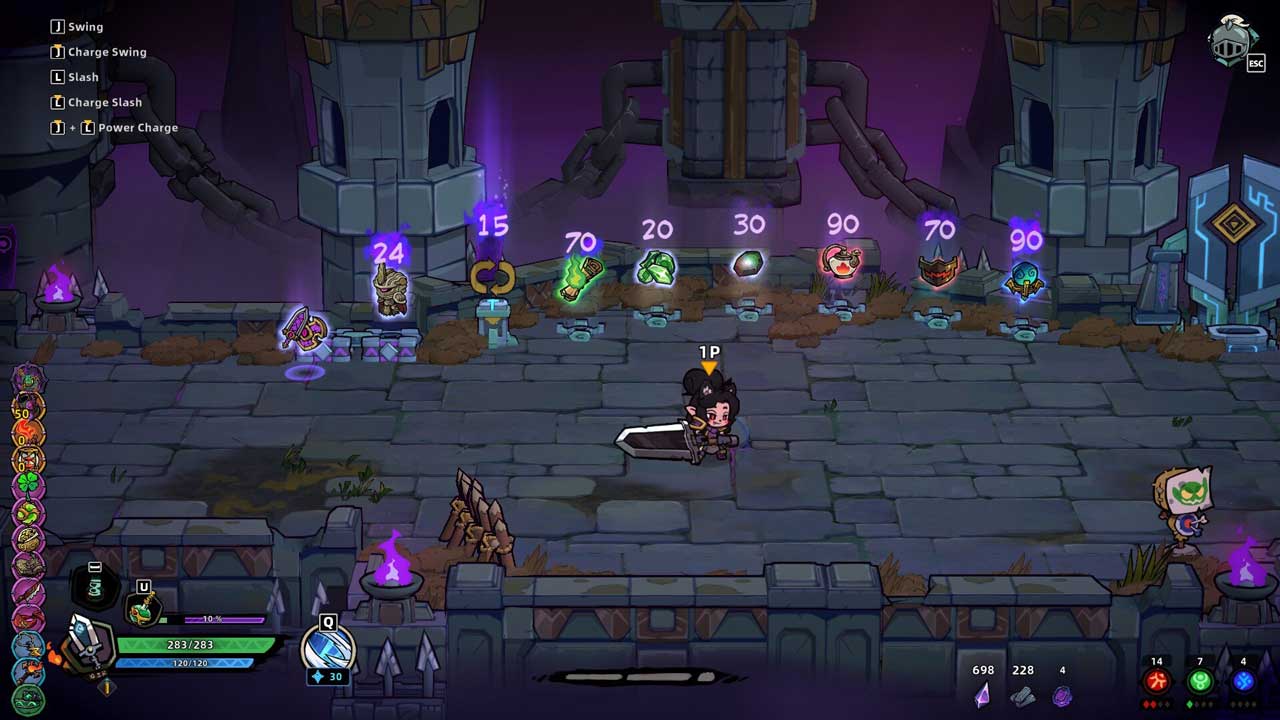Open the knight helmet pause menu
Screen dimensions: 1280x720
(x=1232, y=42)
